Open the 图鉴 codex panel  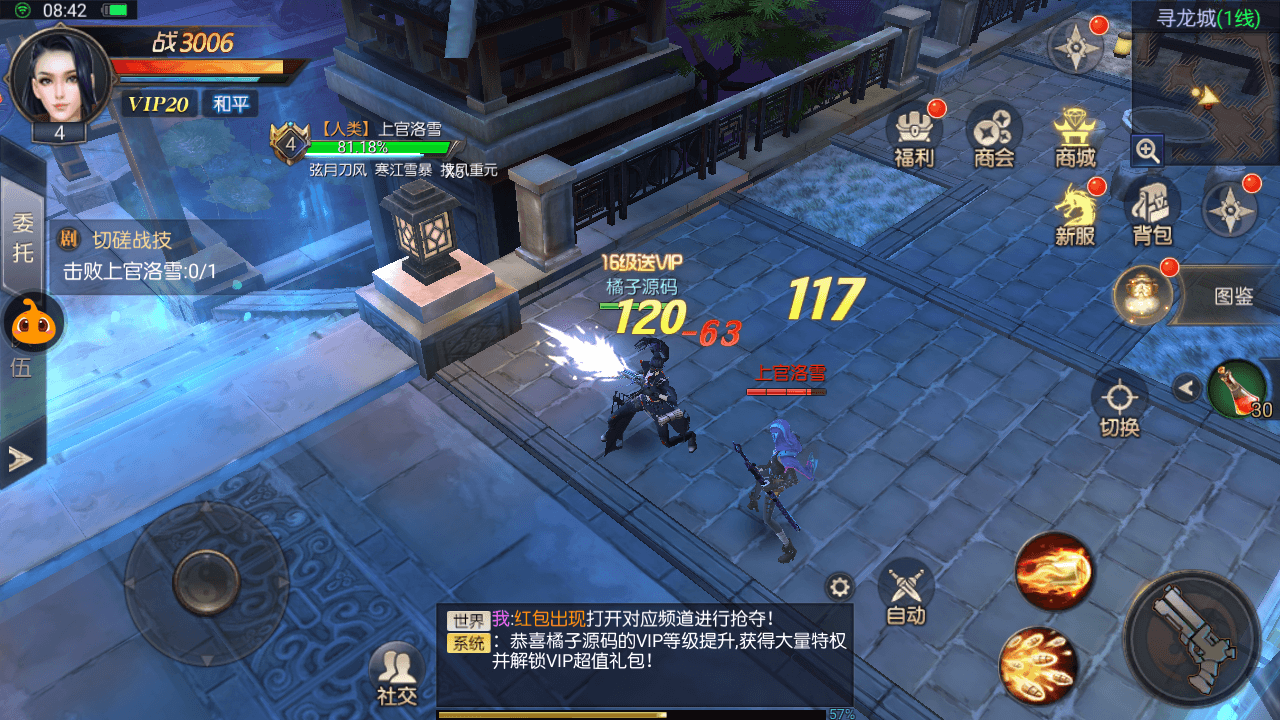tap(1232, 296)
